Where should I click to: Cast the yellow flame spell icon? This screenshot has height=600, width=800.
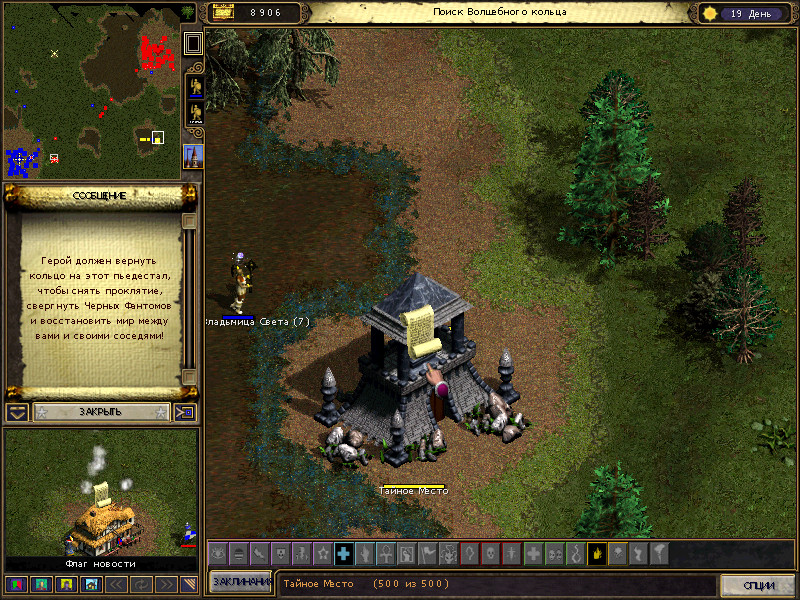(597, 553)
